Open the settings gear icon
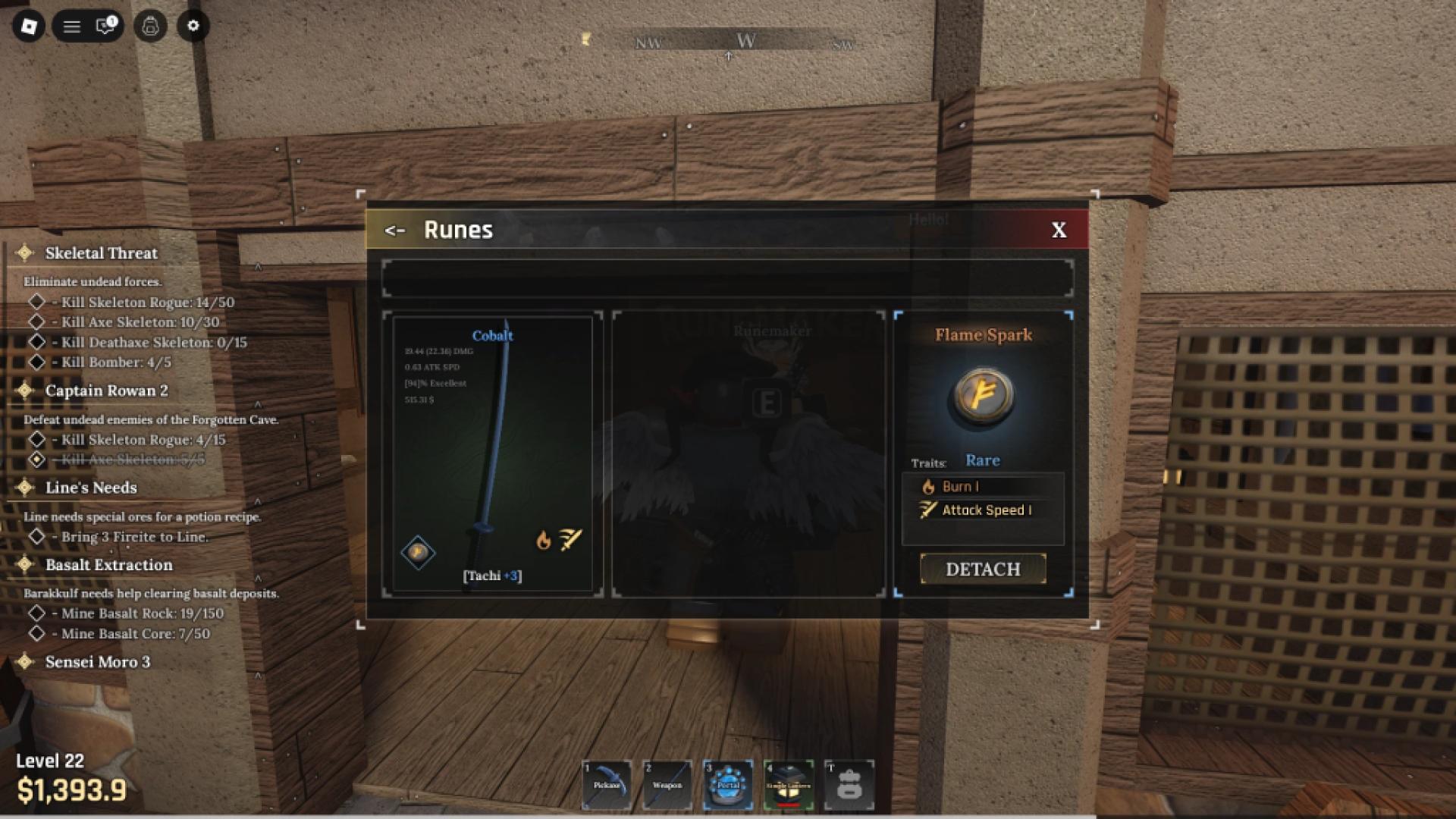 coord(193,25)
